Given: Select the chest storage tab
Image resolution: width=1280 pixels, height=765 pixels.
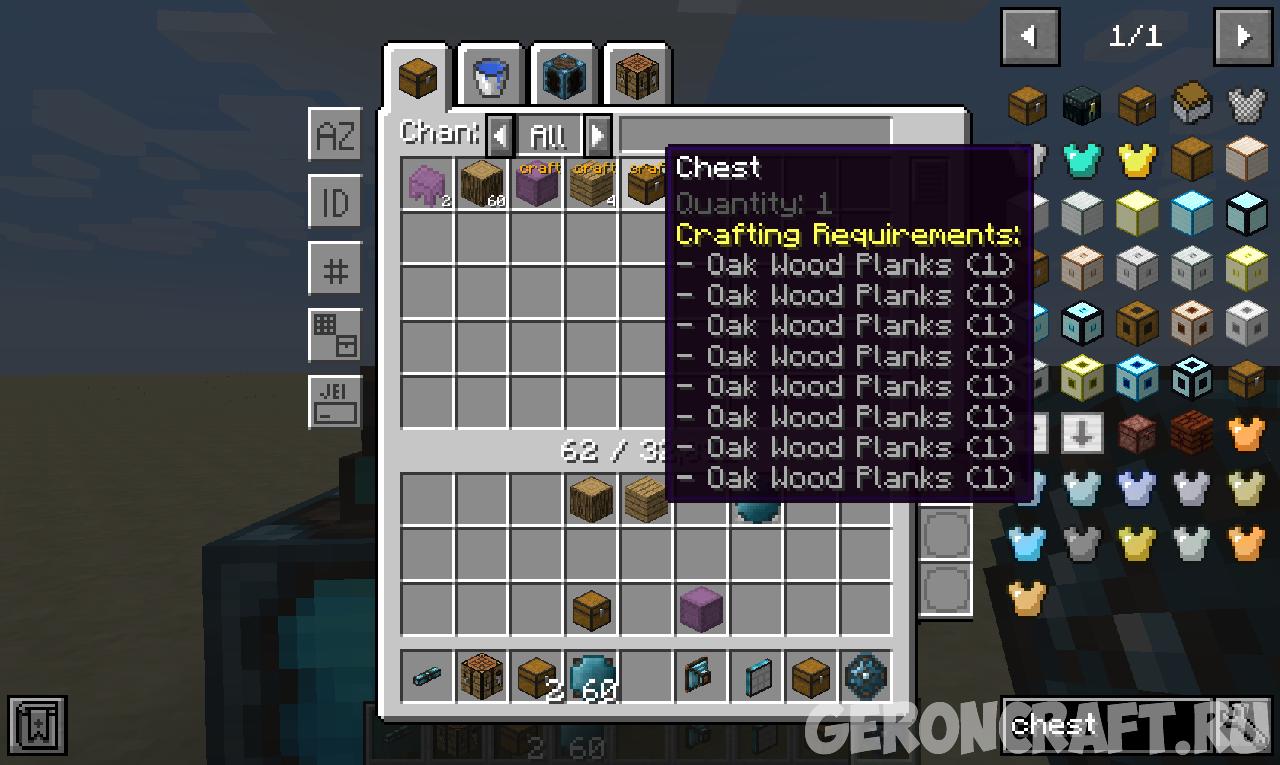Looking at the screenshot, I should point(418,76).
